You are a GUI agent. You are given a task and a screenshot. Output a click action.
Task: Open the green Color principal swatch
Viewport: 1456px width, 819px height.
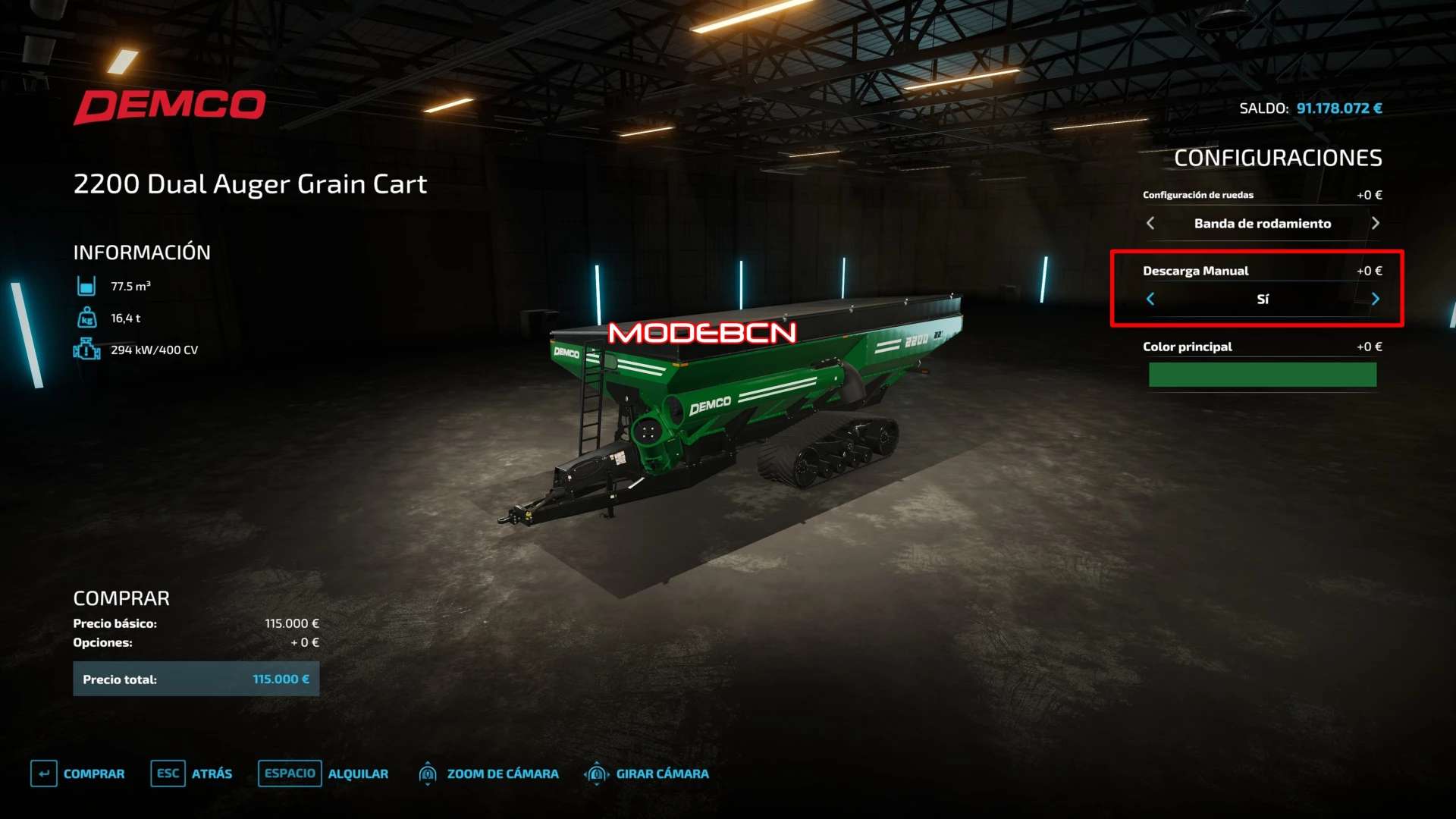1262,375
